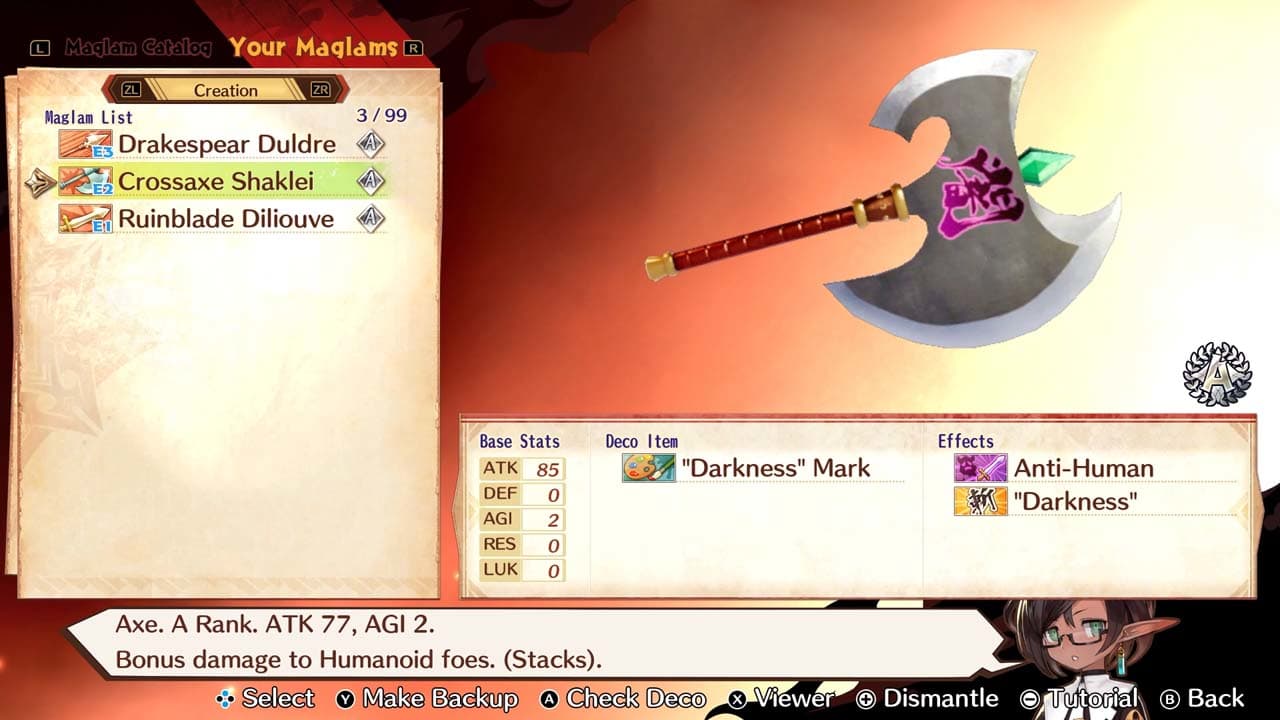Click the circled A next to Drakespear Duldre
This screenshot has width=1280, height=720.
pyautogui.click(x=370, y=145)
